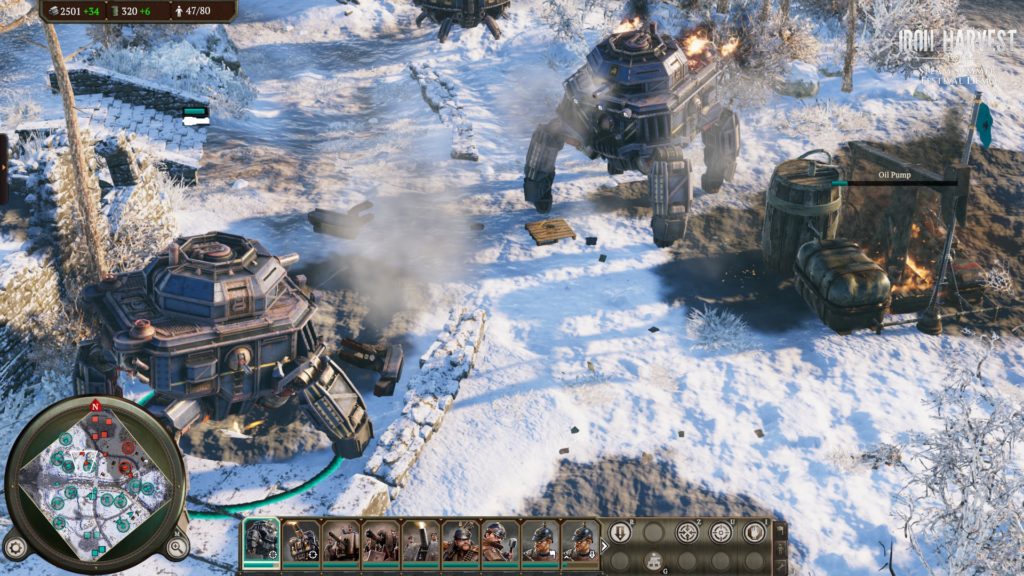The image size is (1024, 576).
Task: Expand unit list with the arrow
Action: (604, 545)
